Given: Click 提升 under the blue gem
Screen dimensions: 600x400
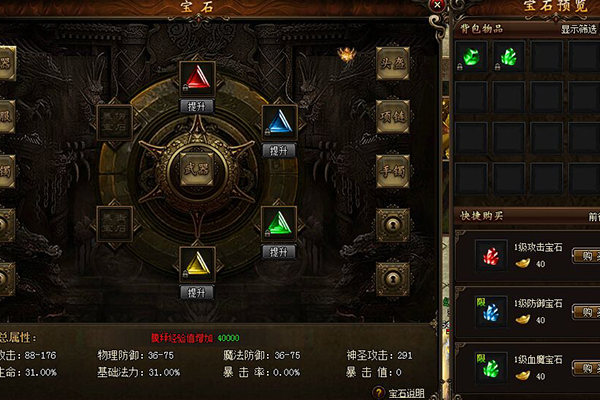Looking at the screenshot, I should point(277,150).
